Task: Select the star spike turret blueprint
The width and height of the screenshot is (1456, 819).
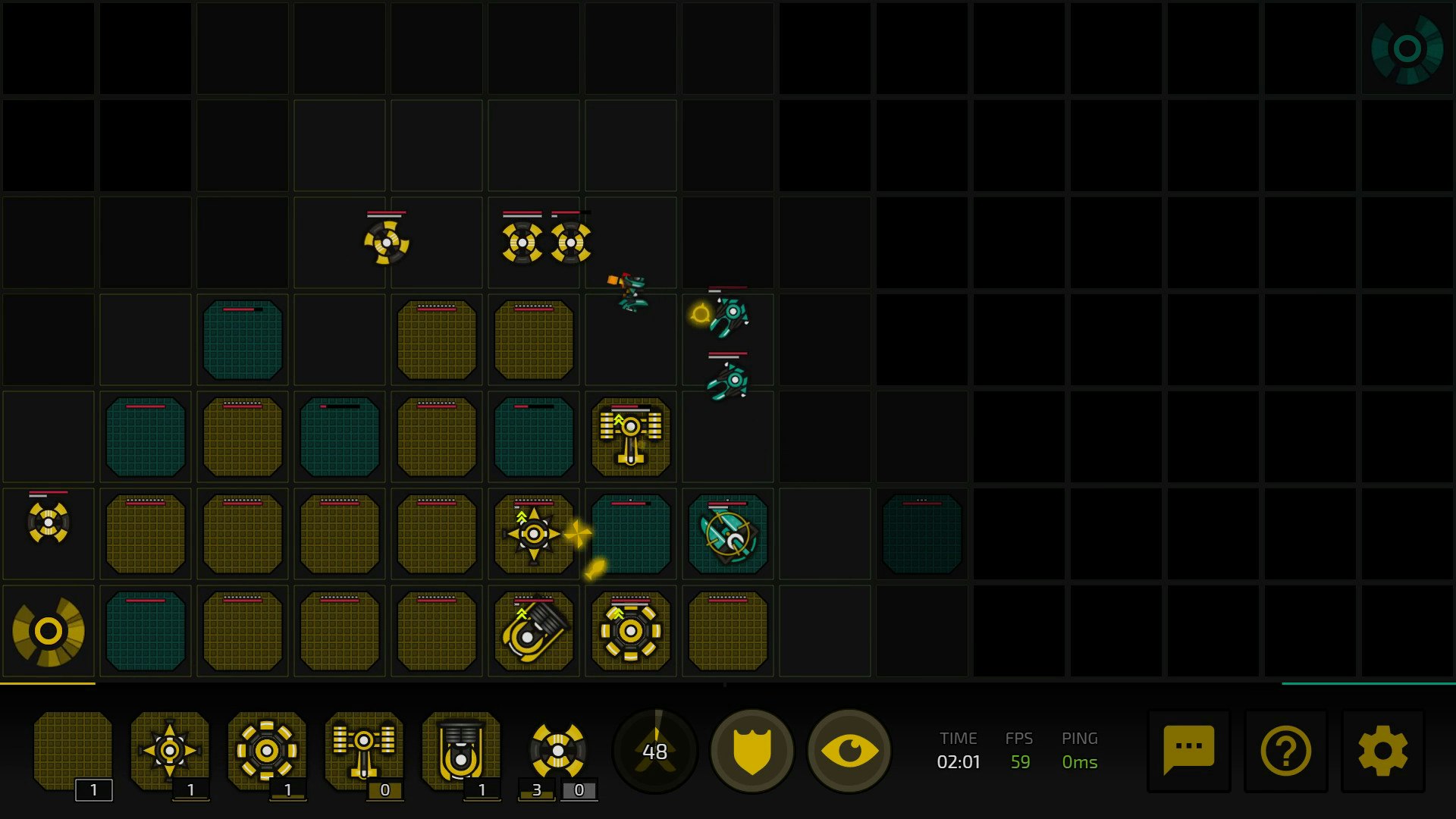Action: click(170, 751)
